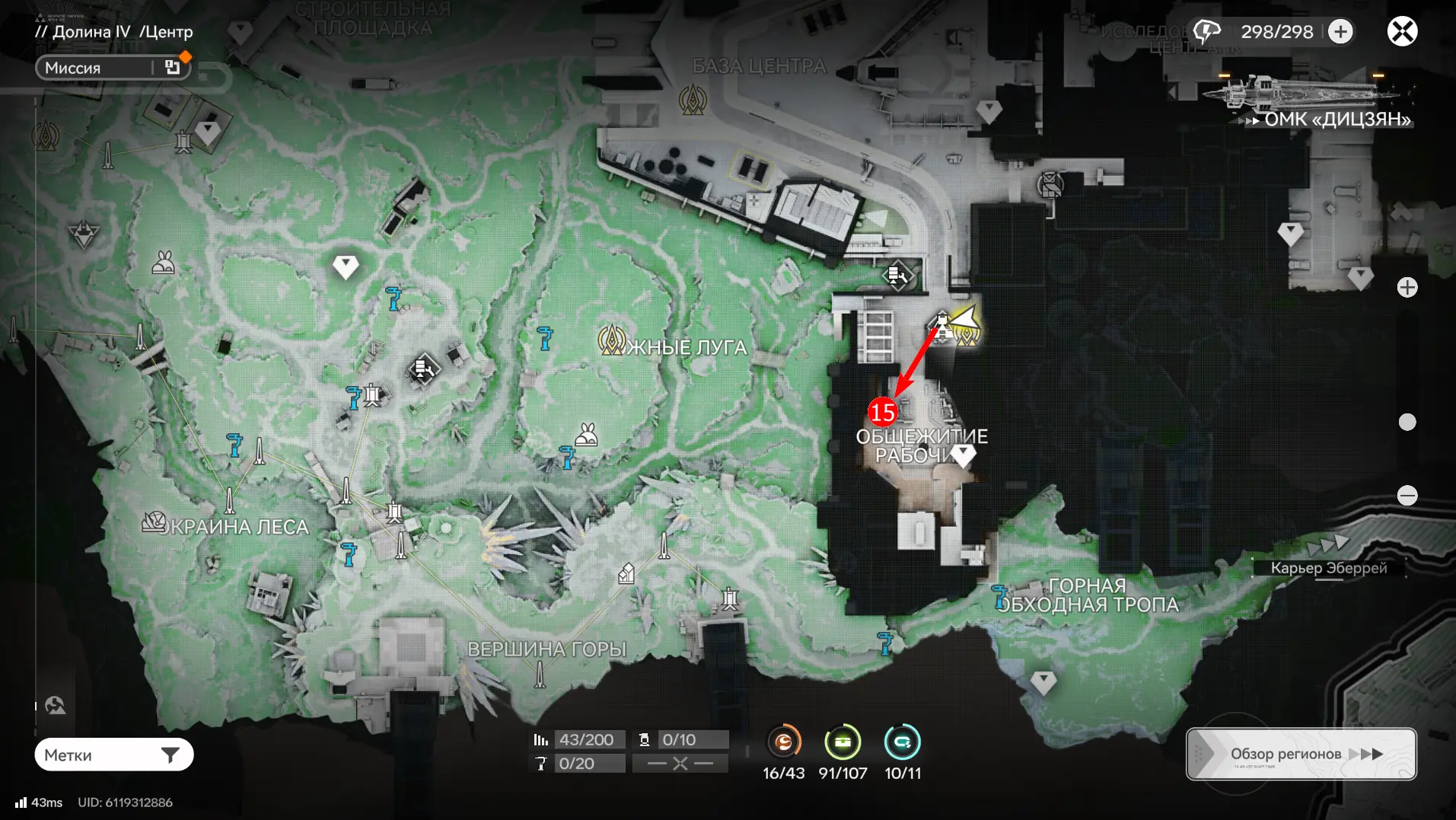This screenshot has height=820, width=1456.
Task: Add stamina with the plus button
Action: [x=1341, y=32]
